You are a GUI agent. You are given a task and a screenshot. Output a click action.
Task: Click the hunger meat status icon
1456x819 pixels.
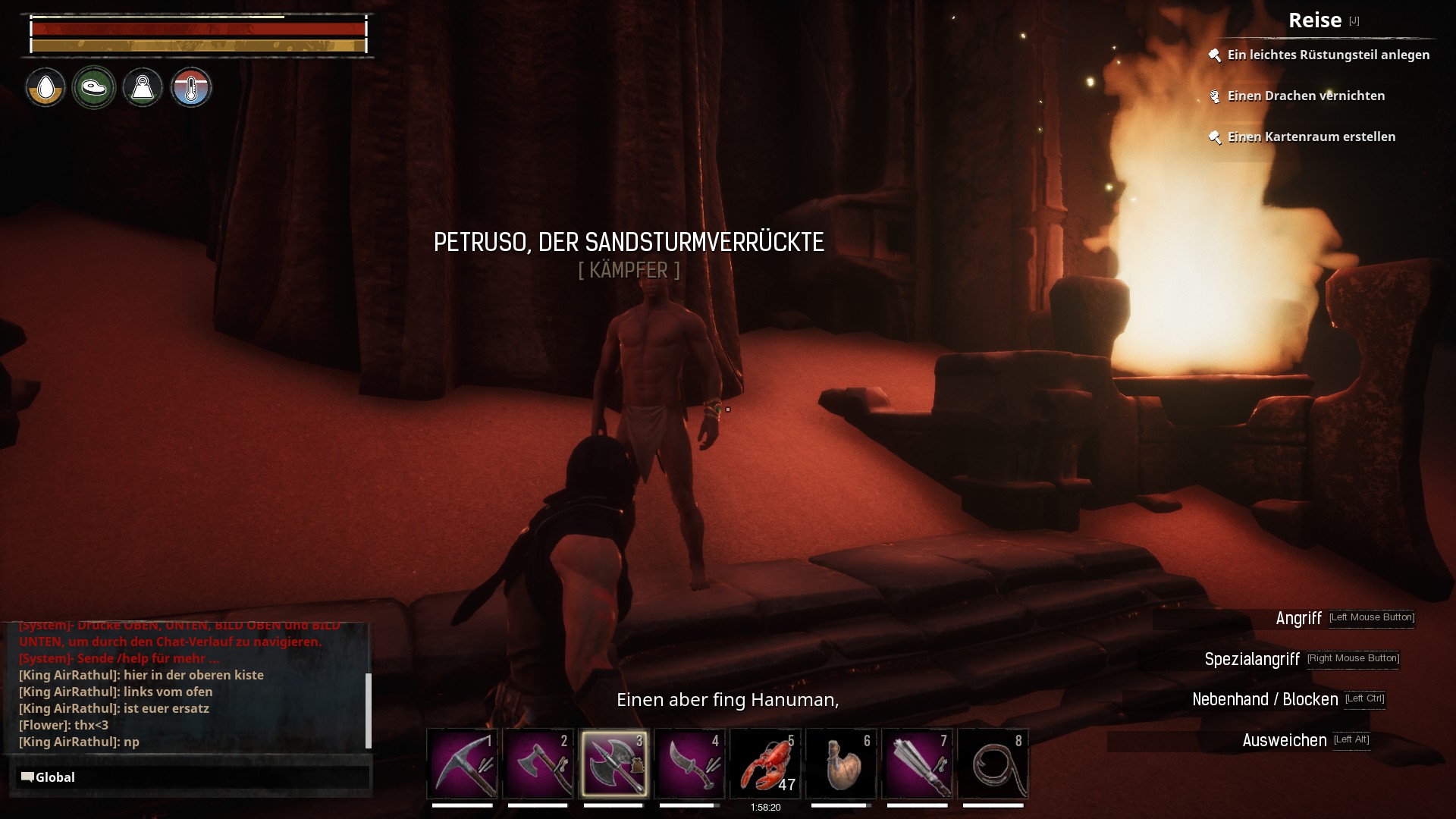point(94,88)
